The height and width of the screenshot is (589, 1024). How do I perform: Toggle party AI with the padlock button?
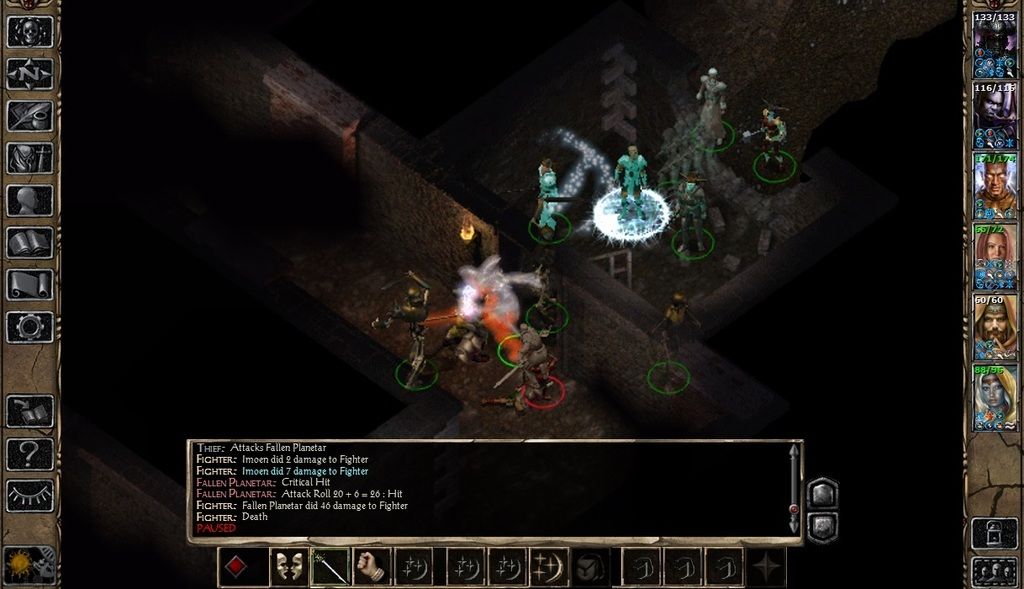click(995, 531)
